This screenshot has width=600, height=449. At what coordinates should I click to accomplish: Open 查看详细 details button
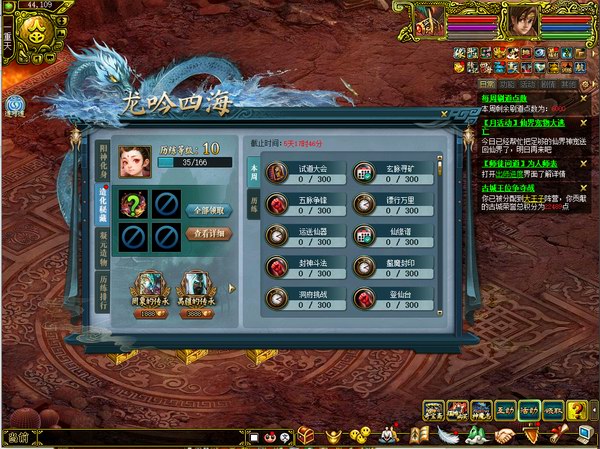click(210, 234)
